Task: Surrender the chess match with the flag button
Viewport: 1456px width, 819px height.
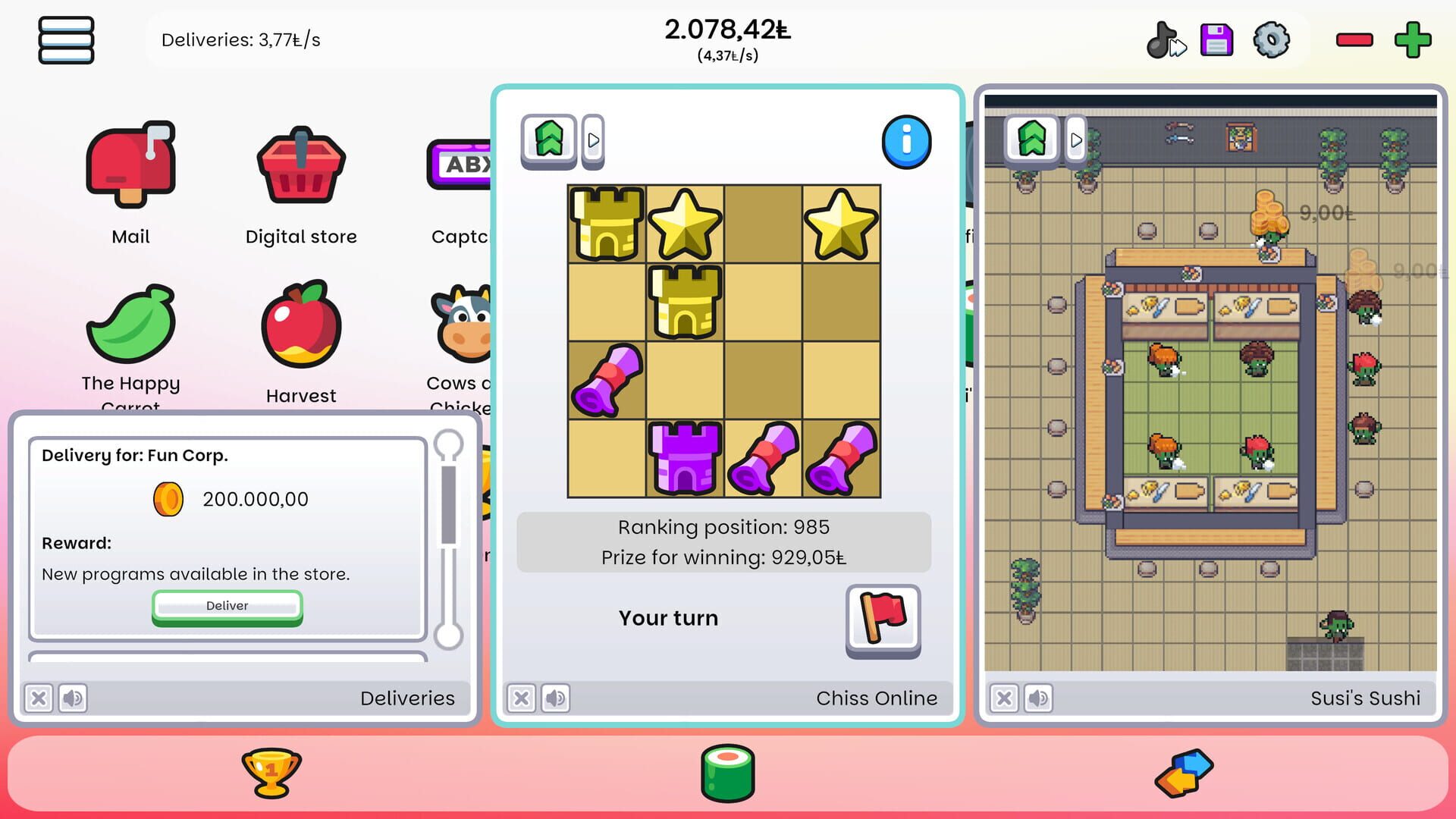Action: point(882,622)
